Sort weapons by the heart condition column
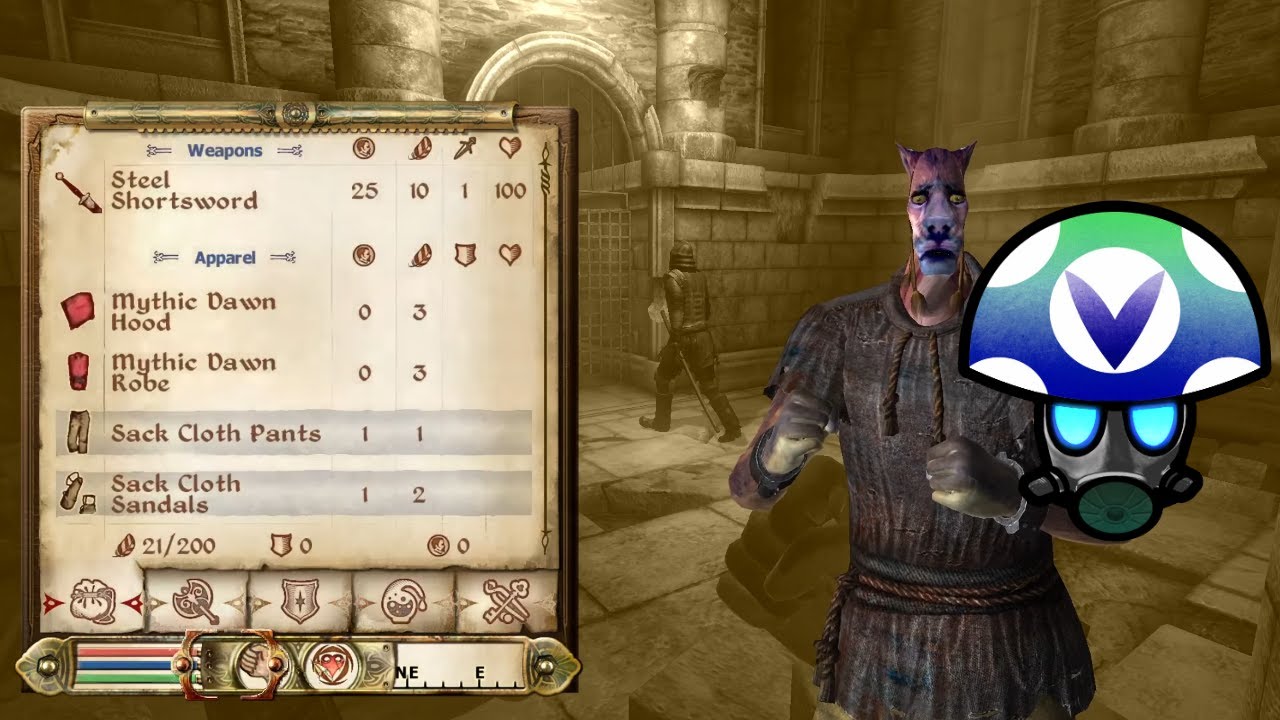Viewport: 1280px width, 720px height. 510,149
